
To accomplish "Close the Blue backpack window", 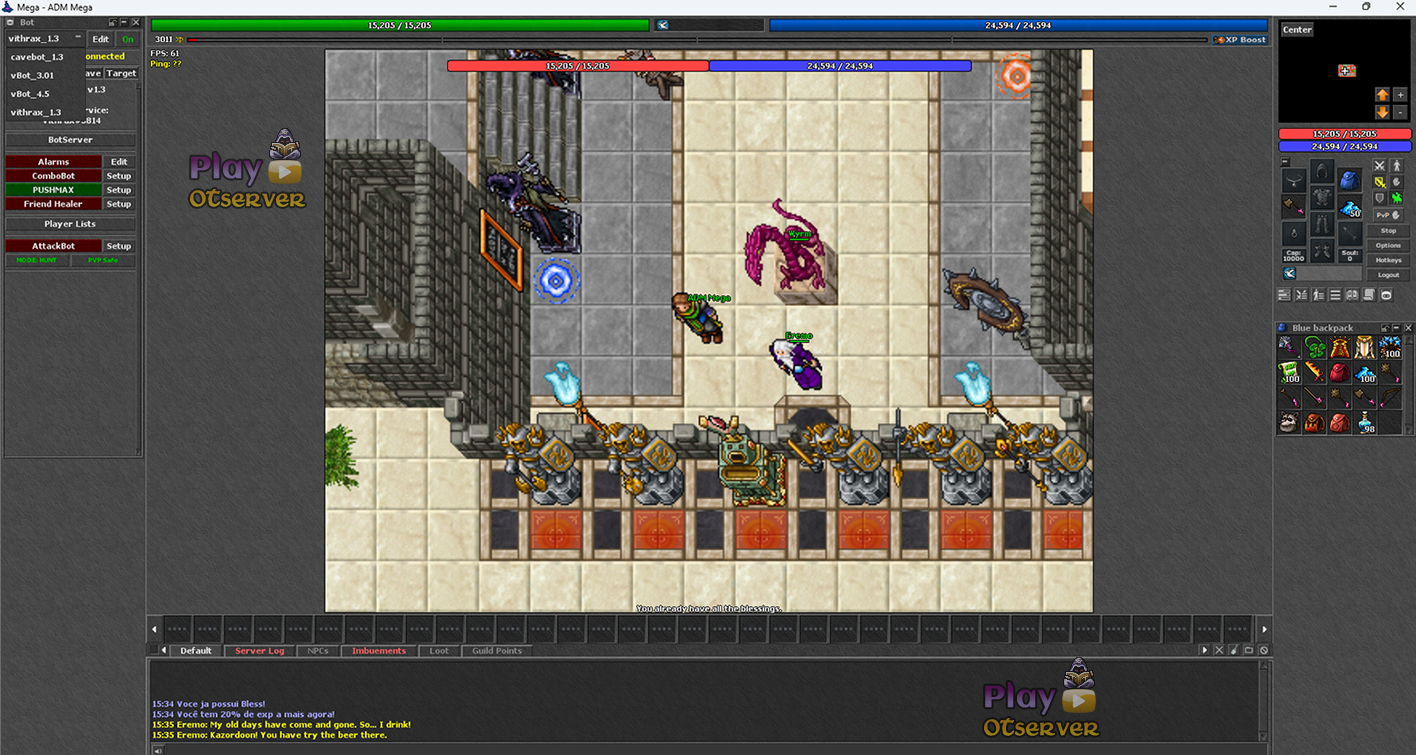I will tap(1408, 328).
